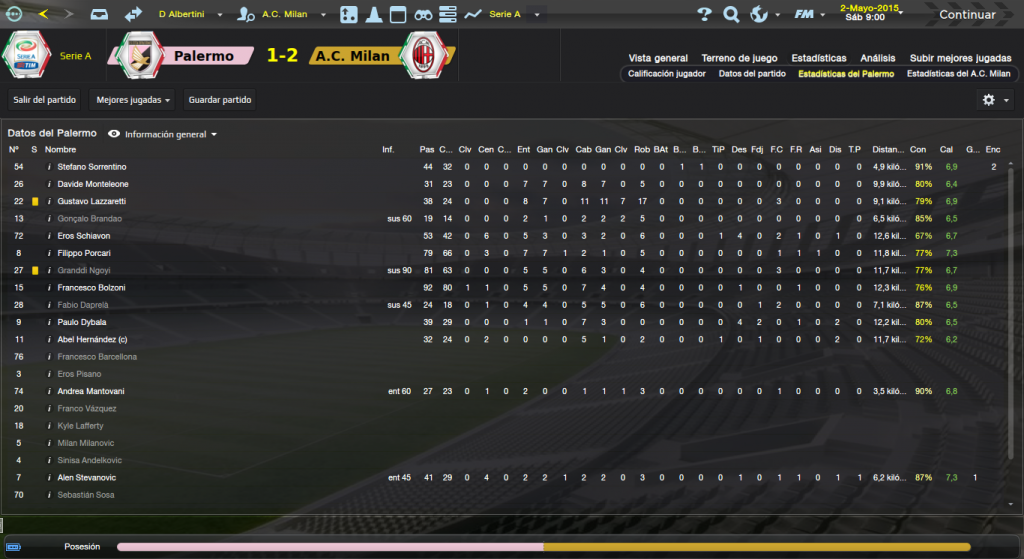Sort the table by Cal rating column
This screenshot has height=559, width=1024.
point(946,150)
